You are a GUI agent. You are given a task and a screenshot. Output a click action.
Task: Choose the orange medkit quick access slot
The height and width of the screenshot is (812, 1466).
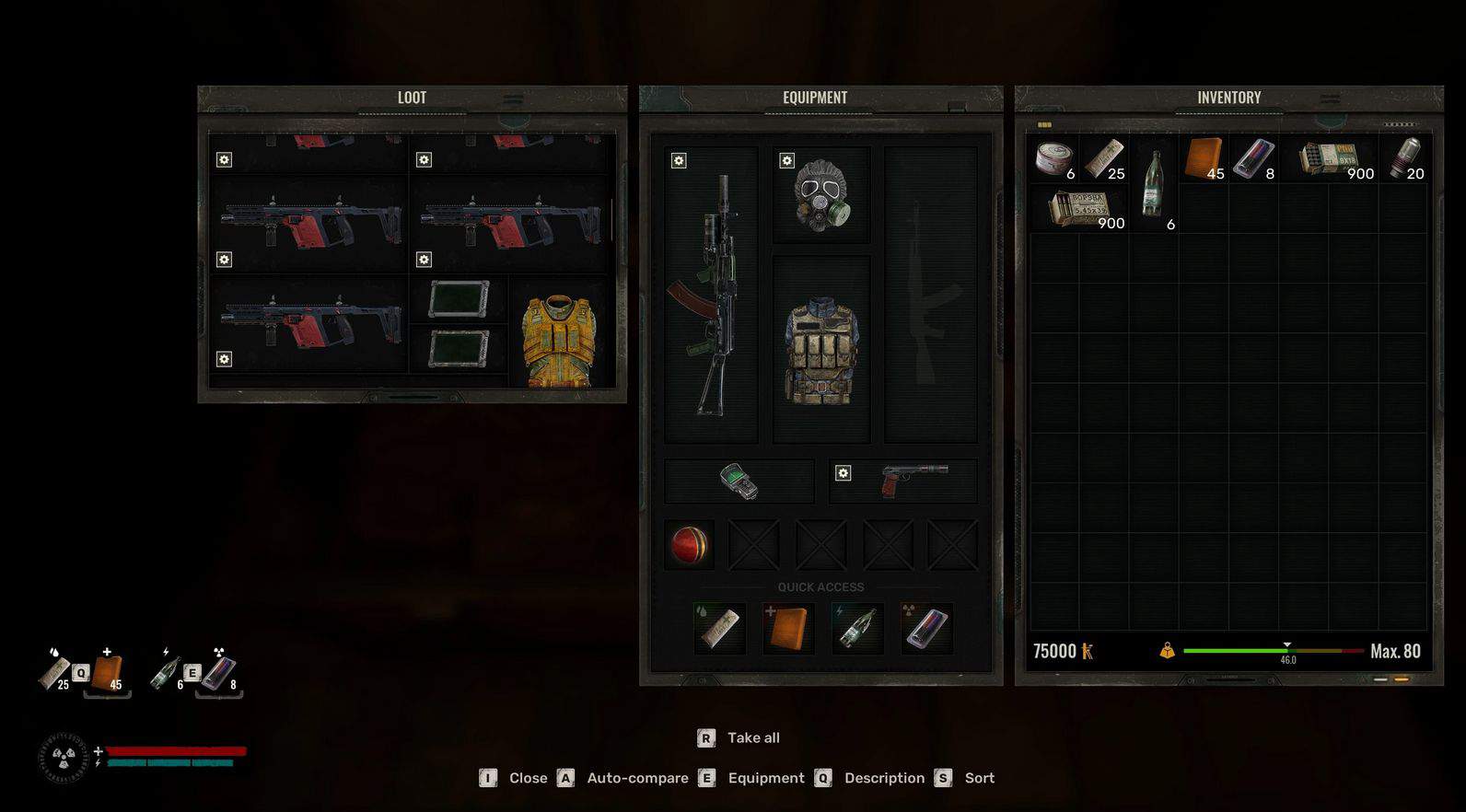(x=788, y=628)
